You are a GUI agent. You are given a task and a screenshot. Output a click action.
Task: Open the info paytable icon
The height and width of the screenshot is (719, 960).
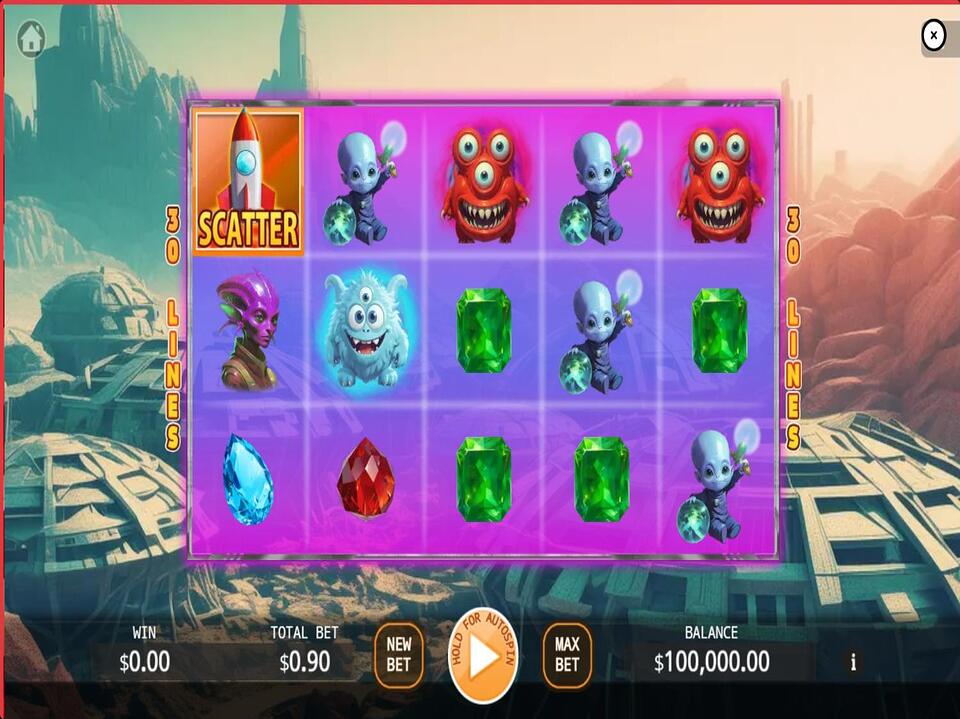coord(853,662)
